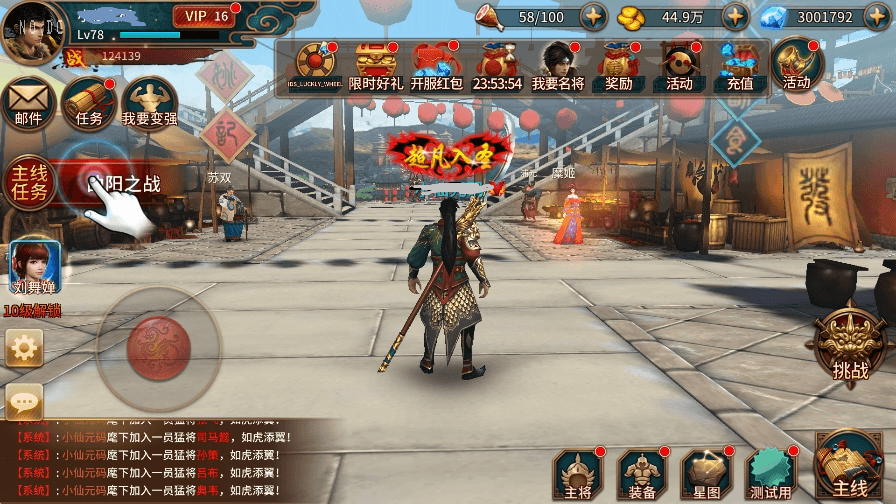This screenshot has width=896, height=504.
Task: Select the 刘舞婵 companion portrait
Action: tap(35, 268)
